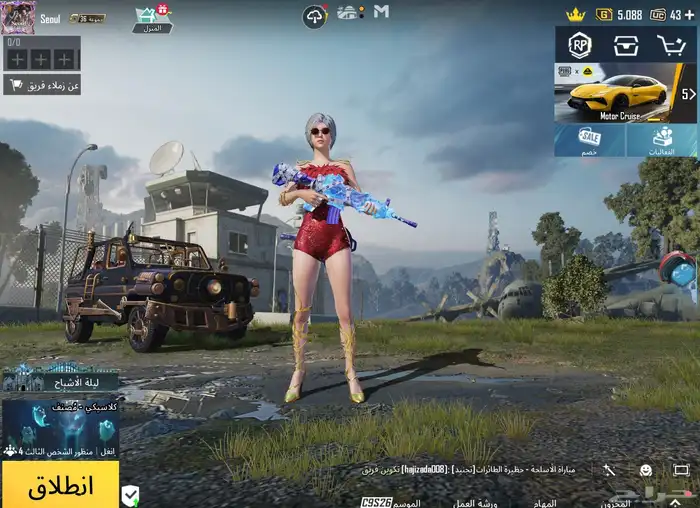Open the emoji chat icon
This screenshot has width=700, height=508.
tap(646, 470)
